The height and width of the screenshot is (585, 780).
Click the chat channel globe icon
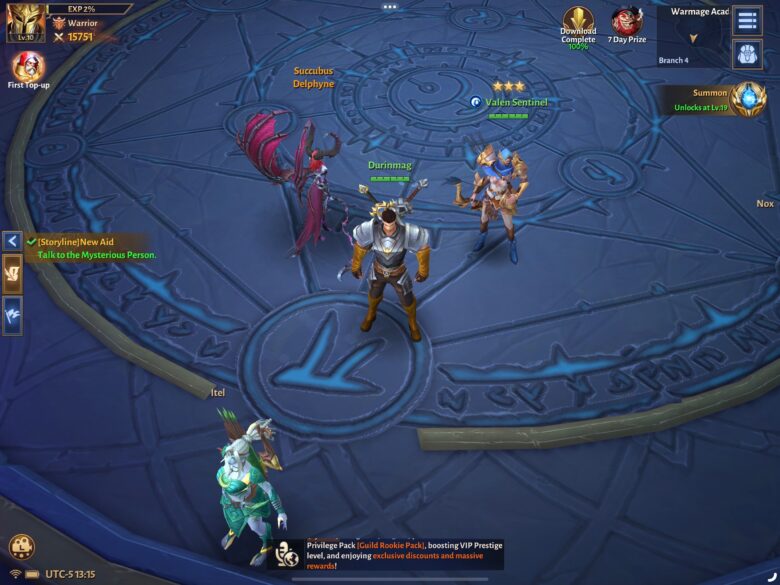click(x=289, y=556)
